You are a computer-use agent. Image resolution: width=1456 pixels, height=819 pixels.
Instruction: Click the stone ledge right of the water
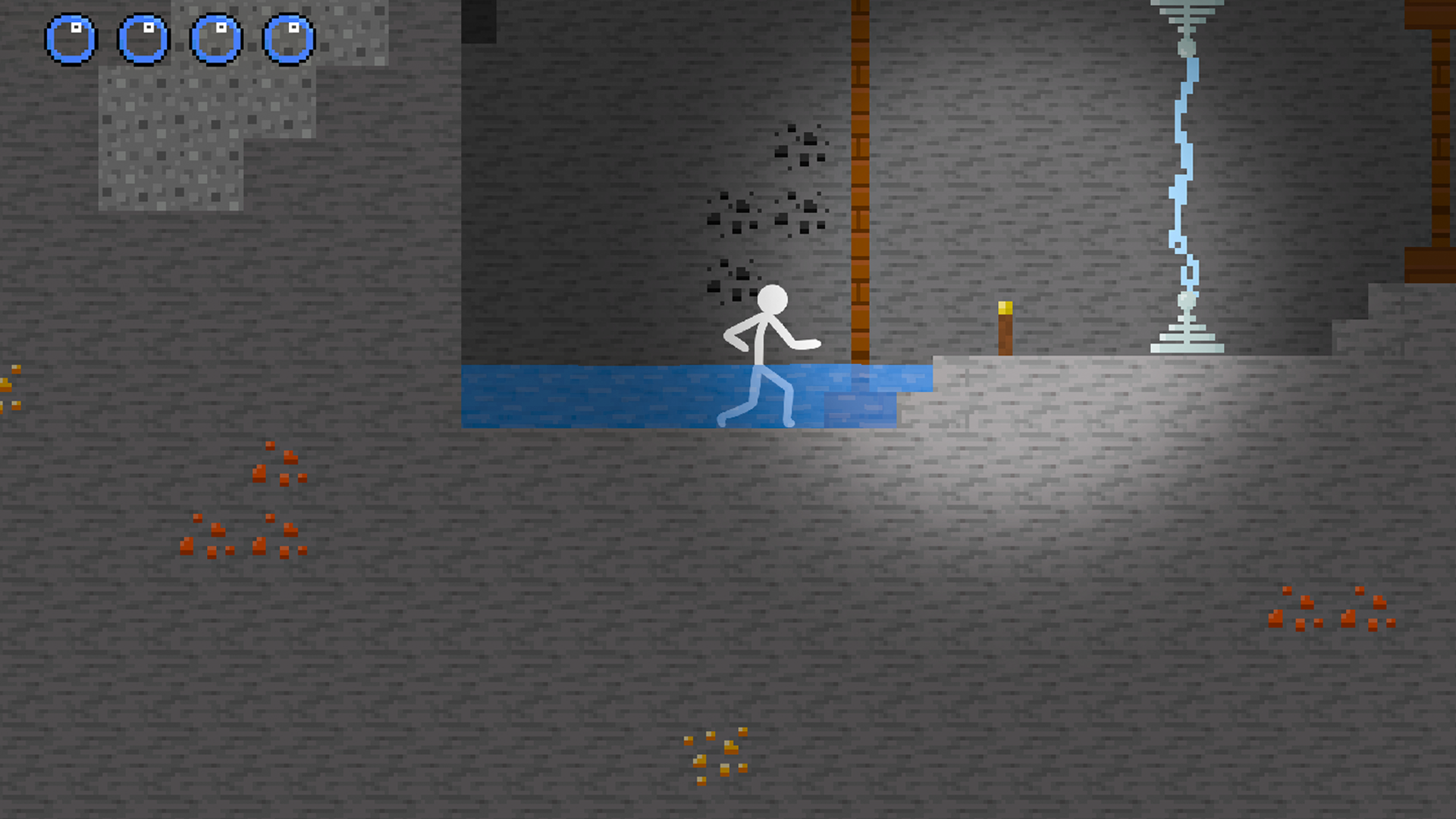tap(1062, 394)
